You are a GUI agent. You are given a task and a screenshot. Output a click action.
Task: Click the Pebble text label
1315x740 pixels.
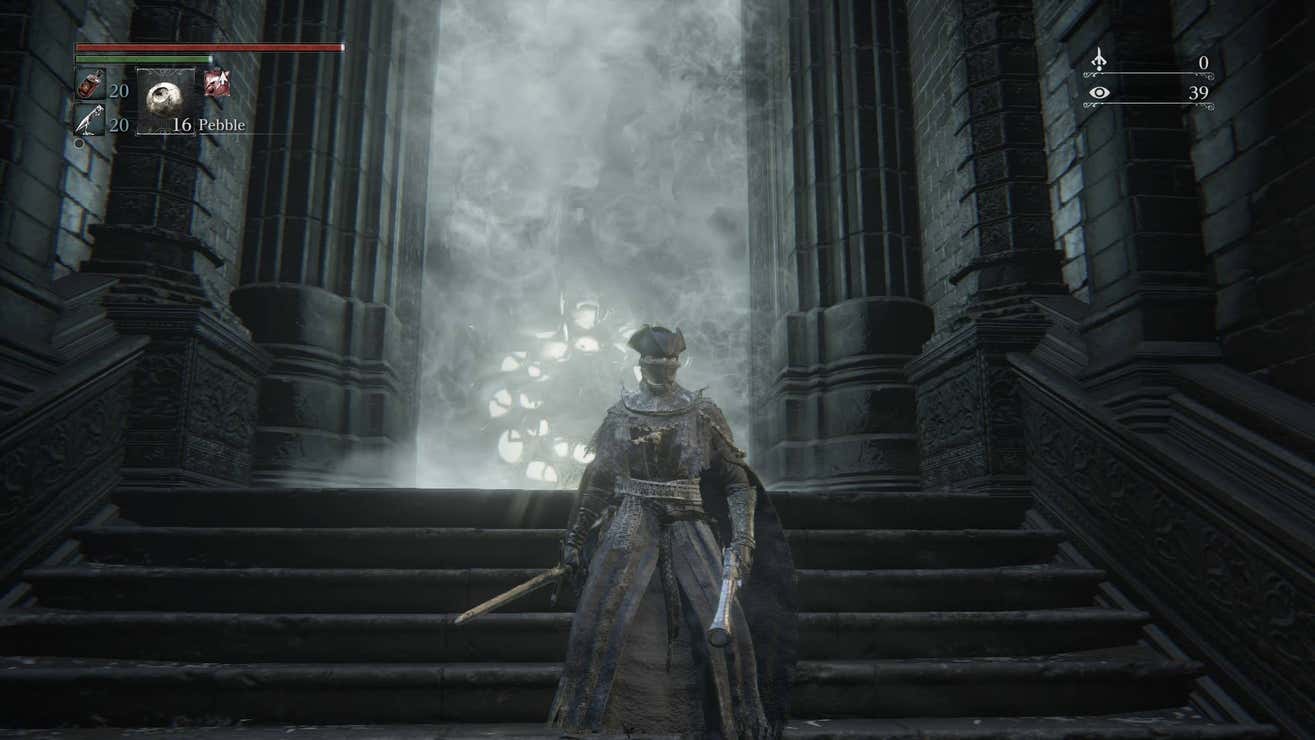[x=222, y=124]
